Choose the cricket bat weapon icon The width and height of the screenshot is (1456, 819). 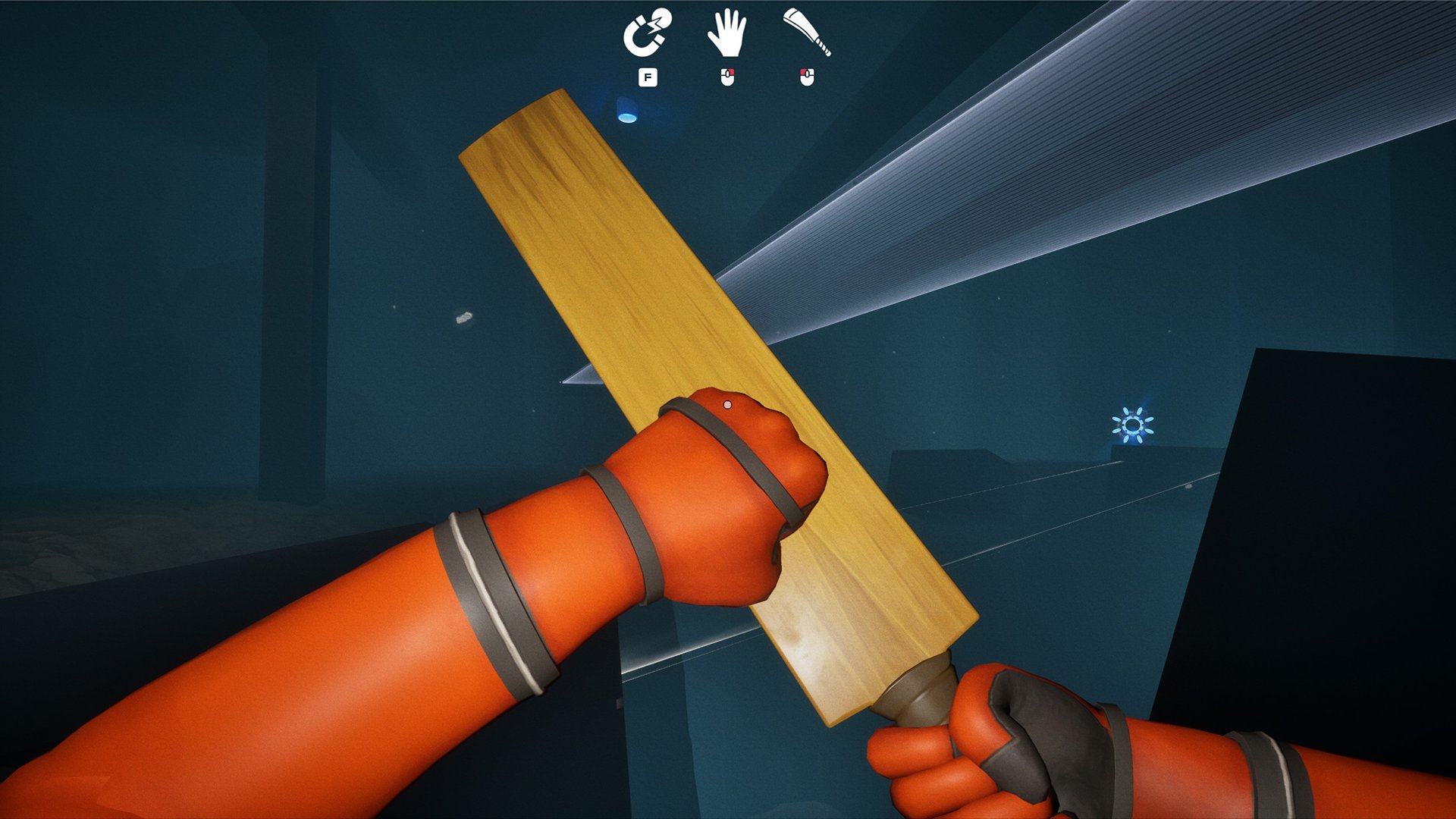pos(807,33)
